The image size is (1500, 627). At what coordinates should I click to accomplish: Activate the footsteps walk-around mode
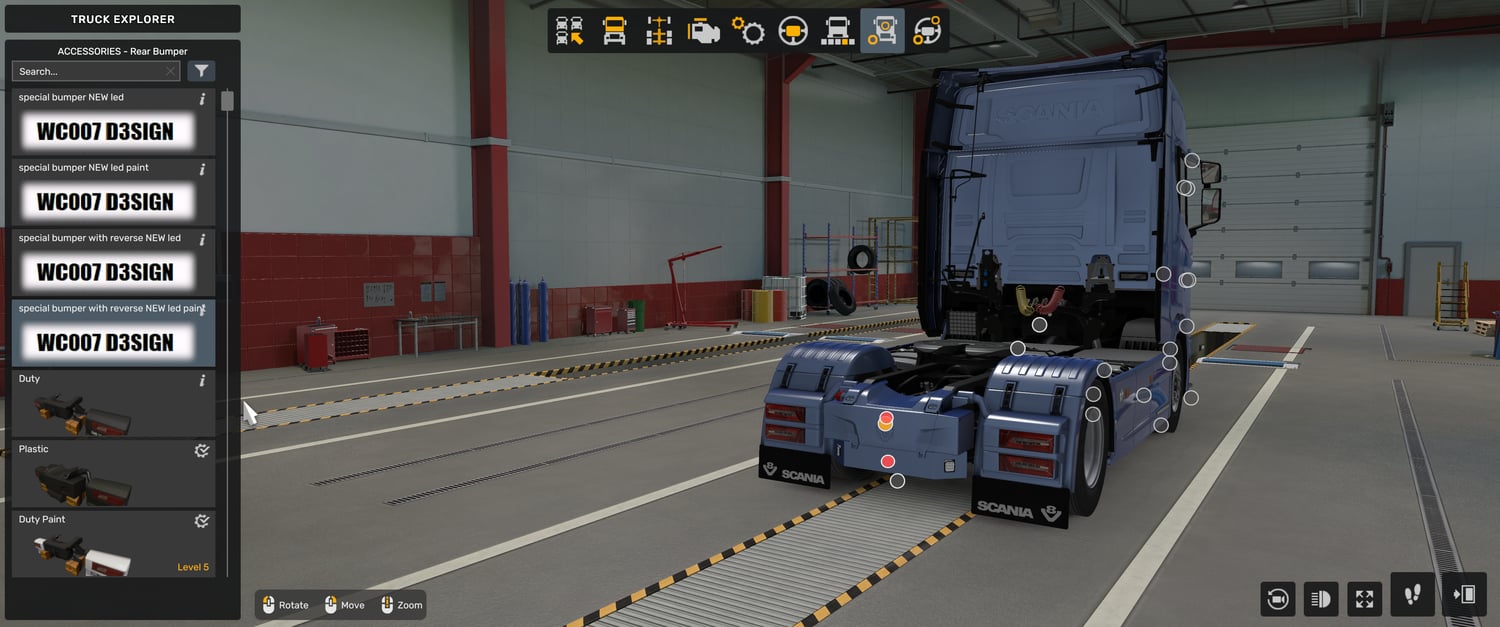point(1413,595)
